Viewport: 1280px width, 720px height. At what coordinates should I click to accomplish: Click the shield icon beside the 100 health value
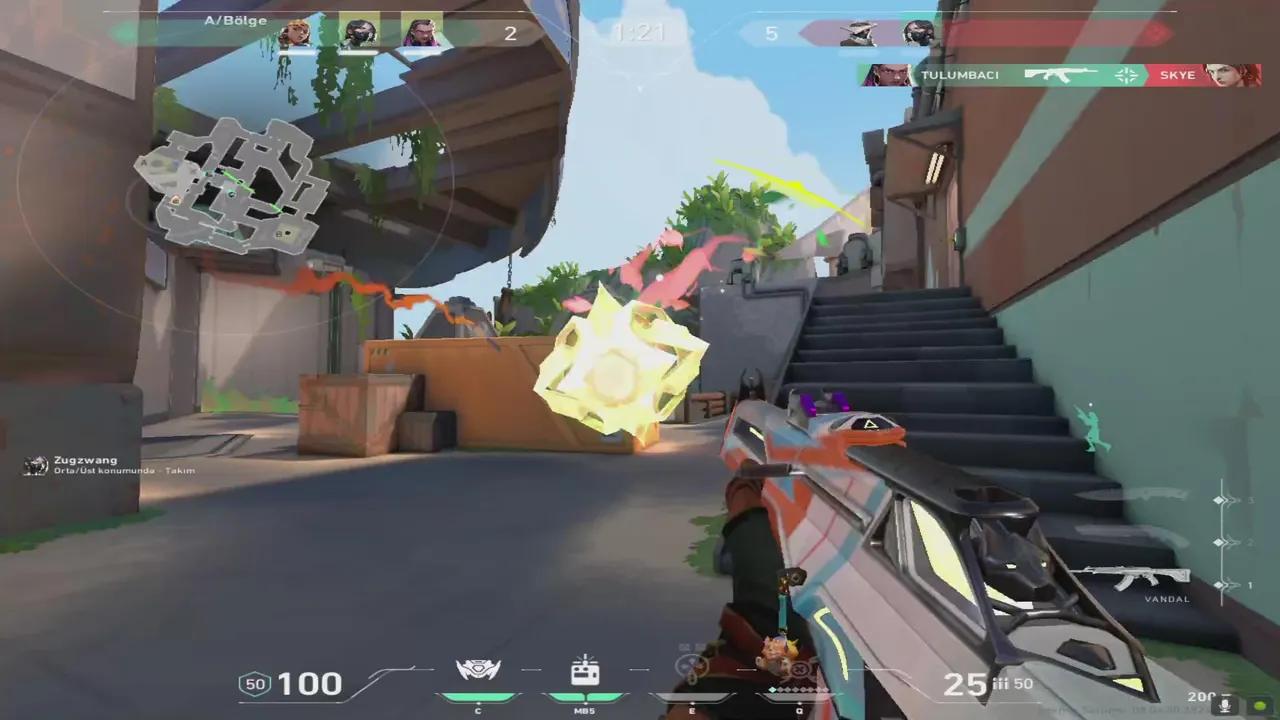click(x=256, y=684)
